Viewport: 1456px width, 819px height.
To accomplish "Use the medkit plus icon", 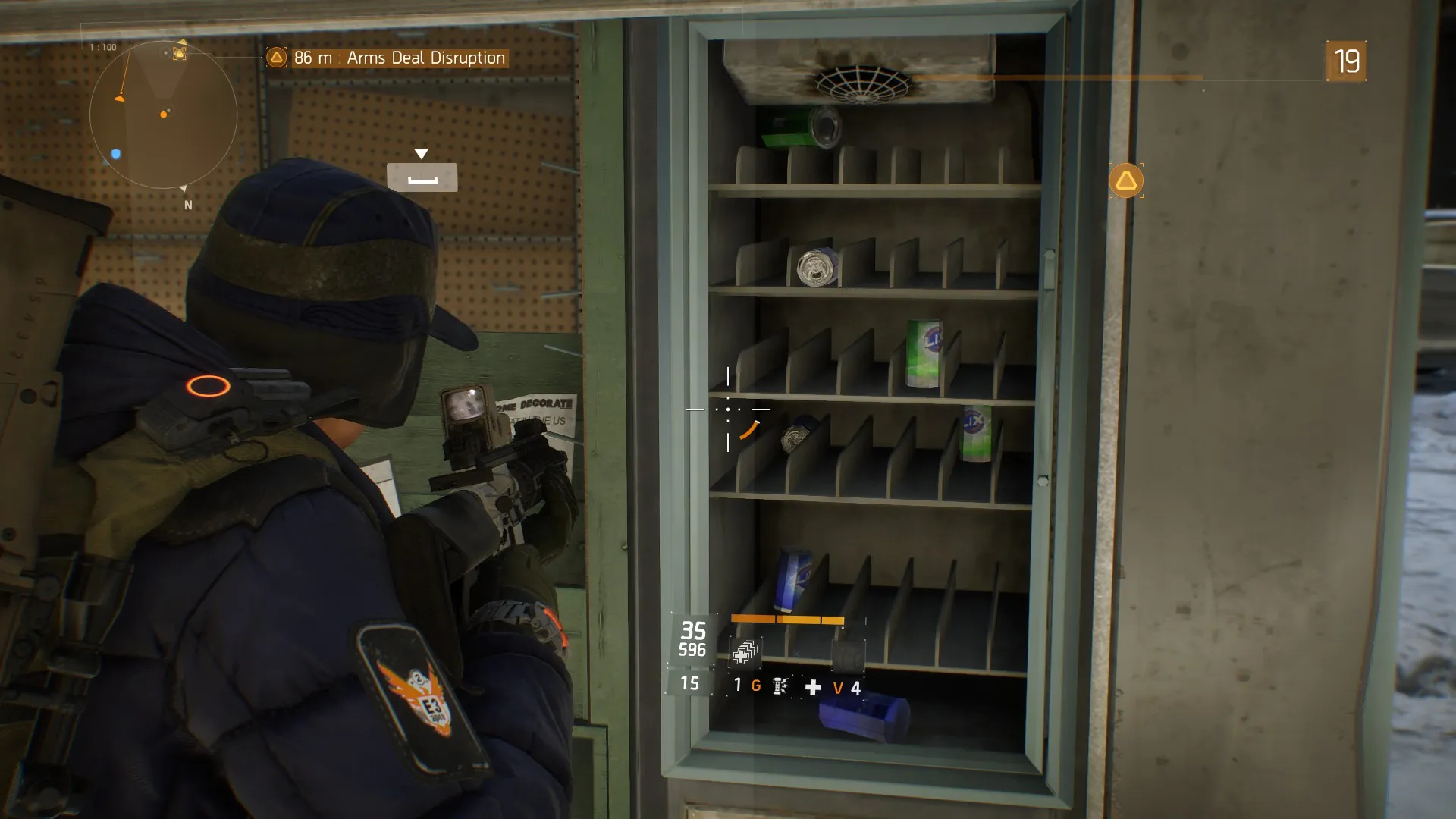I will pyautogui.click(x=813, y=687).
